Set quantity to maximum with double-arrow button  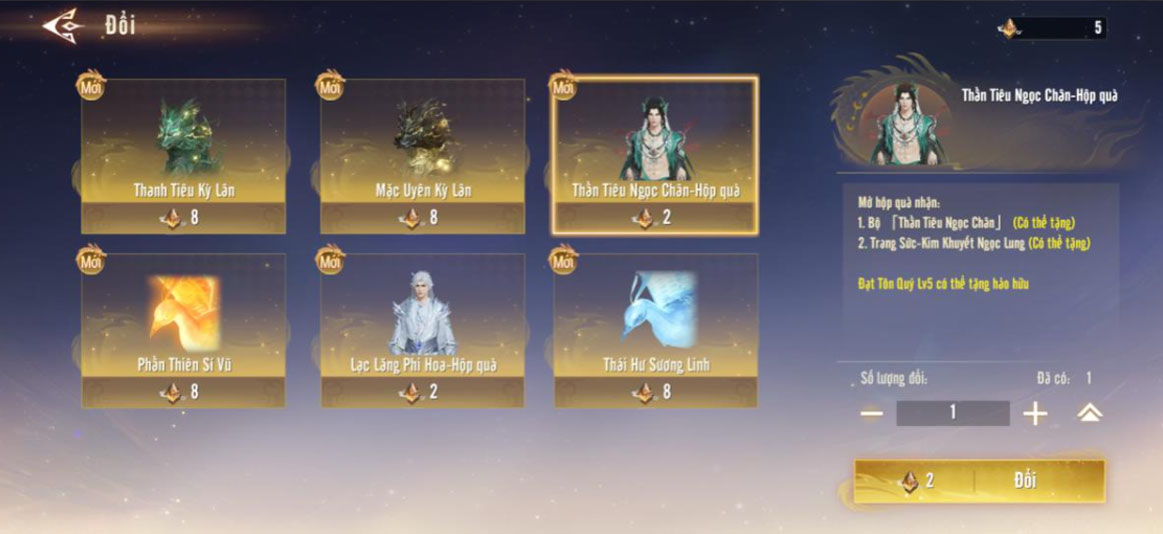tap(1089, 413)
